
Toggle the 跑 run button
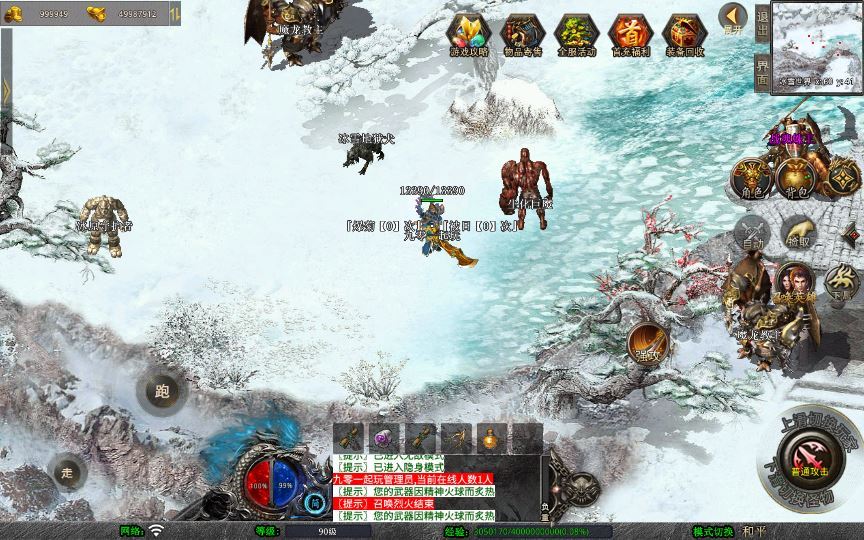161,390
